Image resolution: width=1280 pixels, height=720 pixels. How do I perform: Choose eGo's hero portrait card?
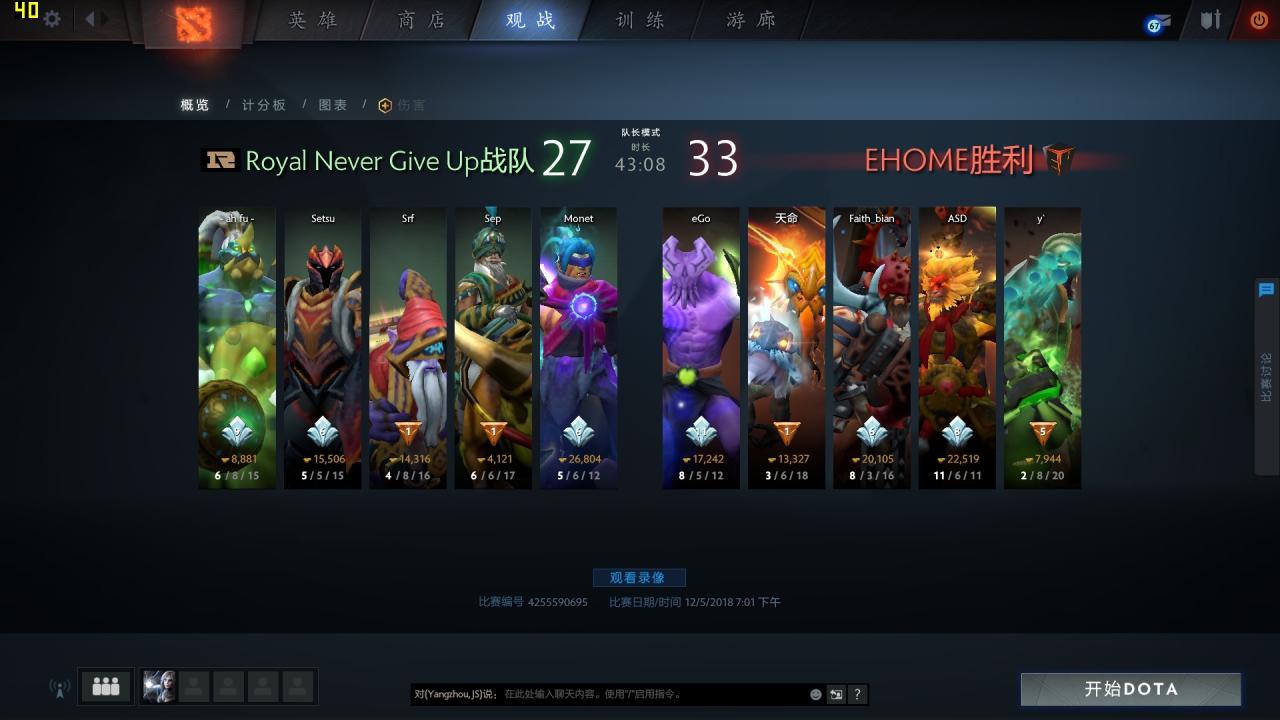coord(701,348)
